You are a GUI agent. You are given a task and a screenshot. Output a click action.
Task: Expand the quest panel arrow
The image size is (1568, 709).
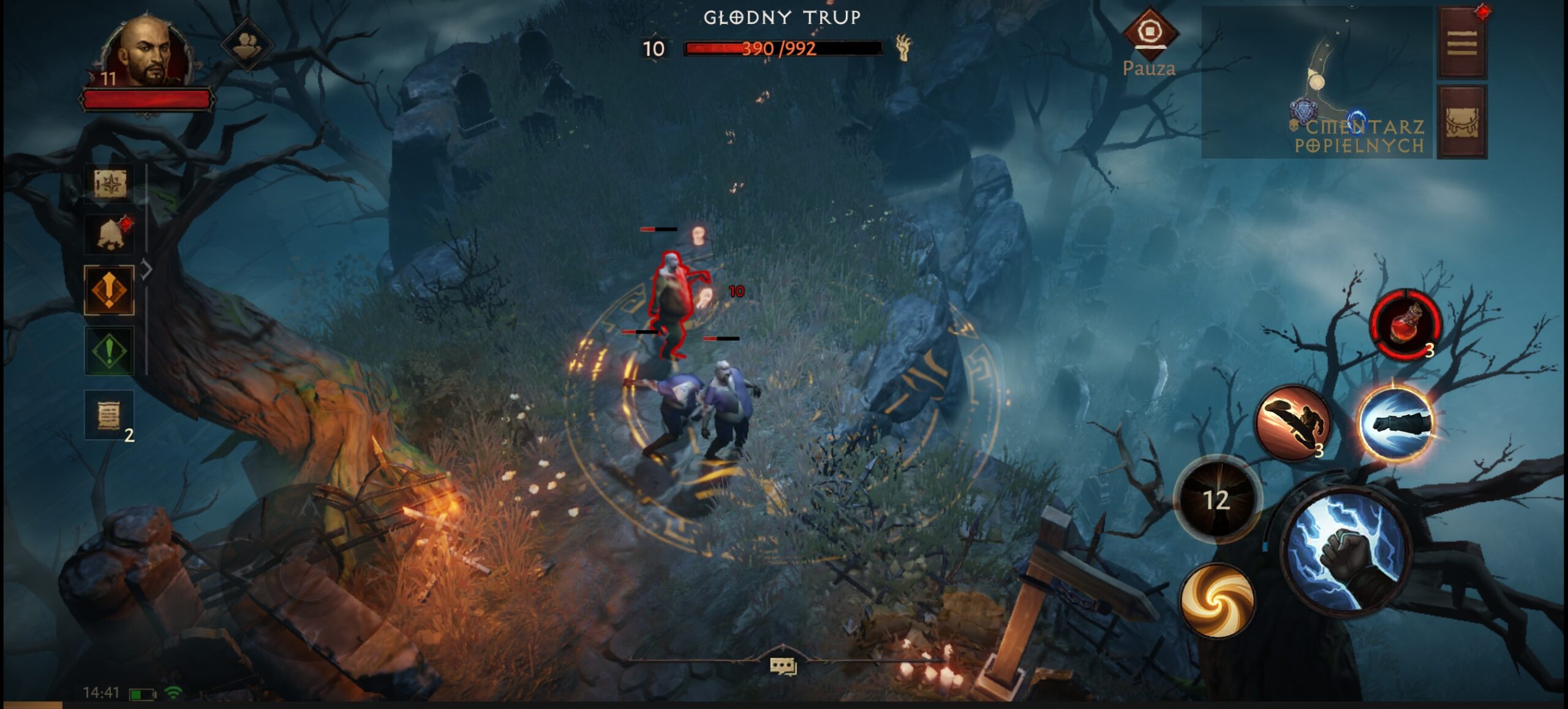point(147,269)
